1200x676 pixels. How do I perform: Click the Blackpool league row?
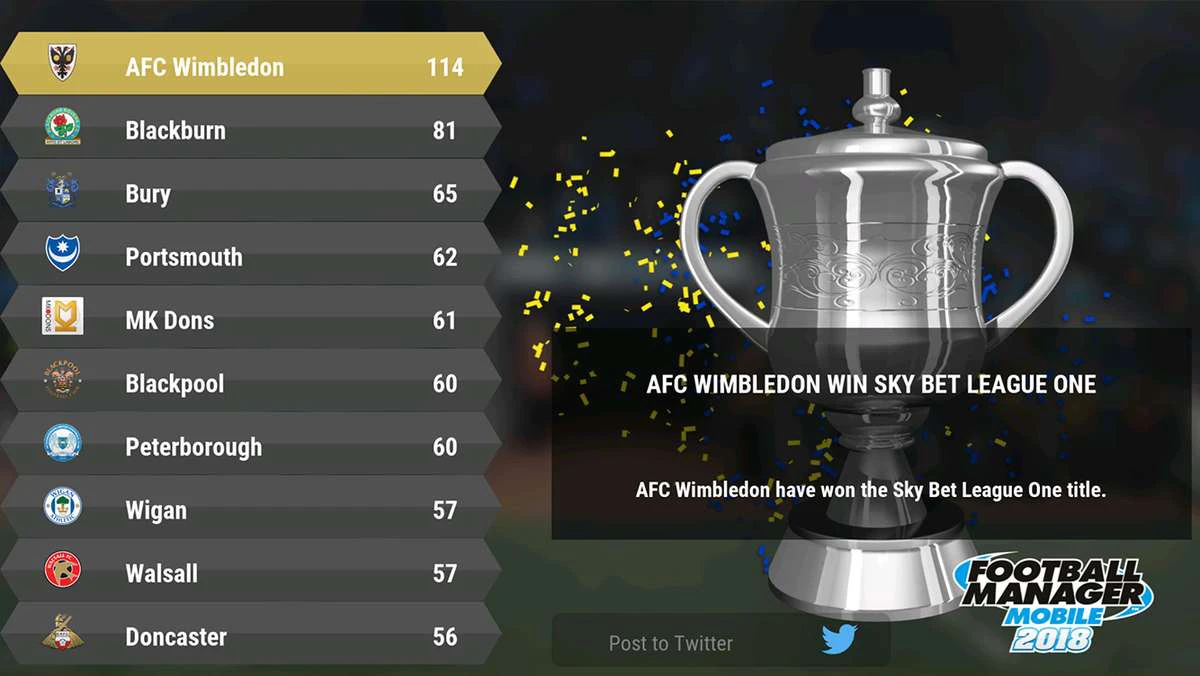coord(250,383)
